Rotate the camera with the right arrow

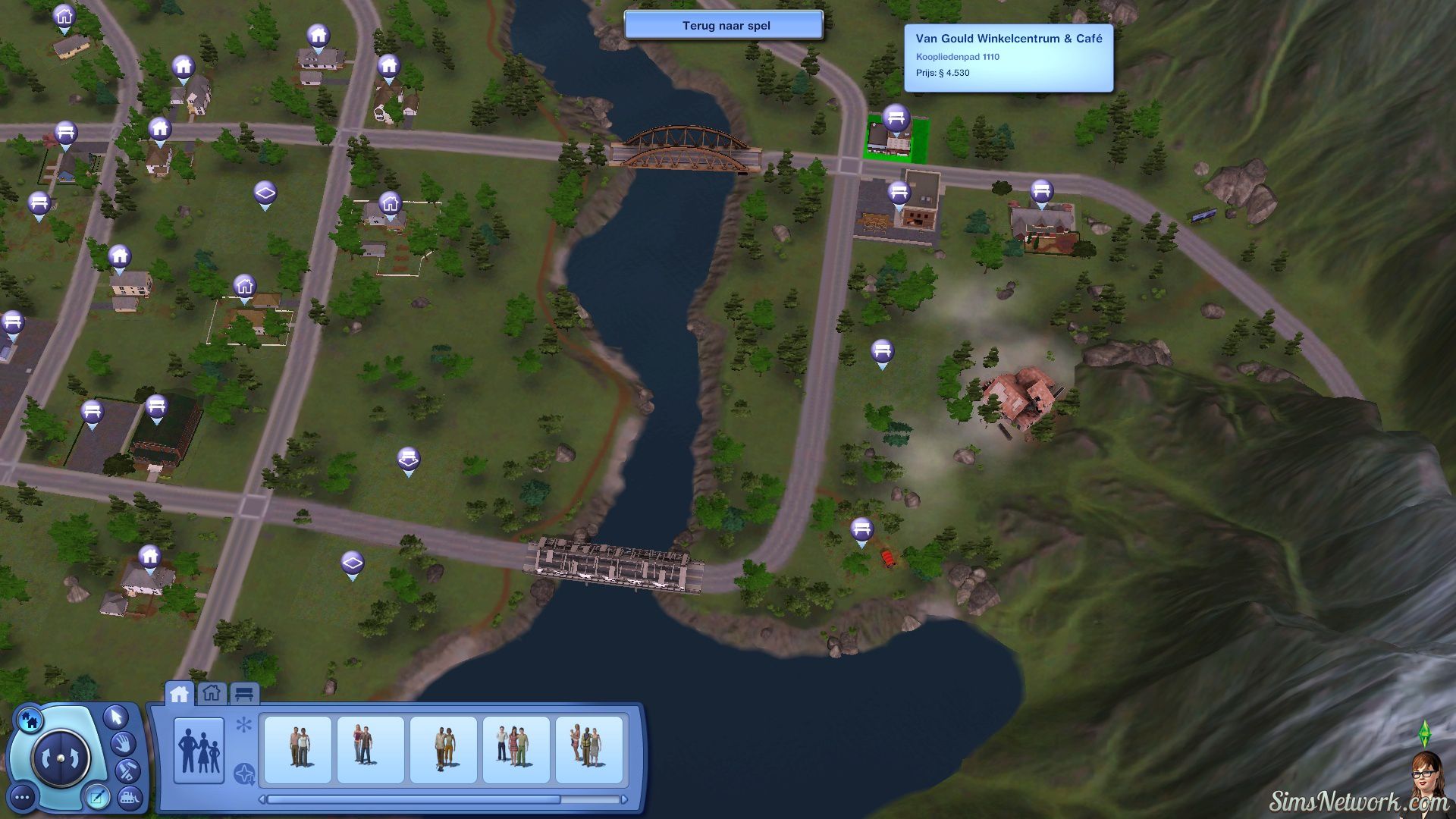[73, 758]
